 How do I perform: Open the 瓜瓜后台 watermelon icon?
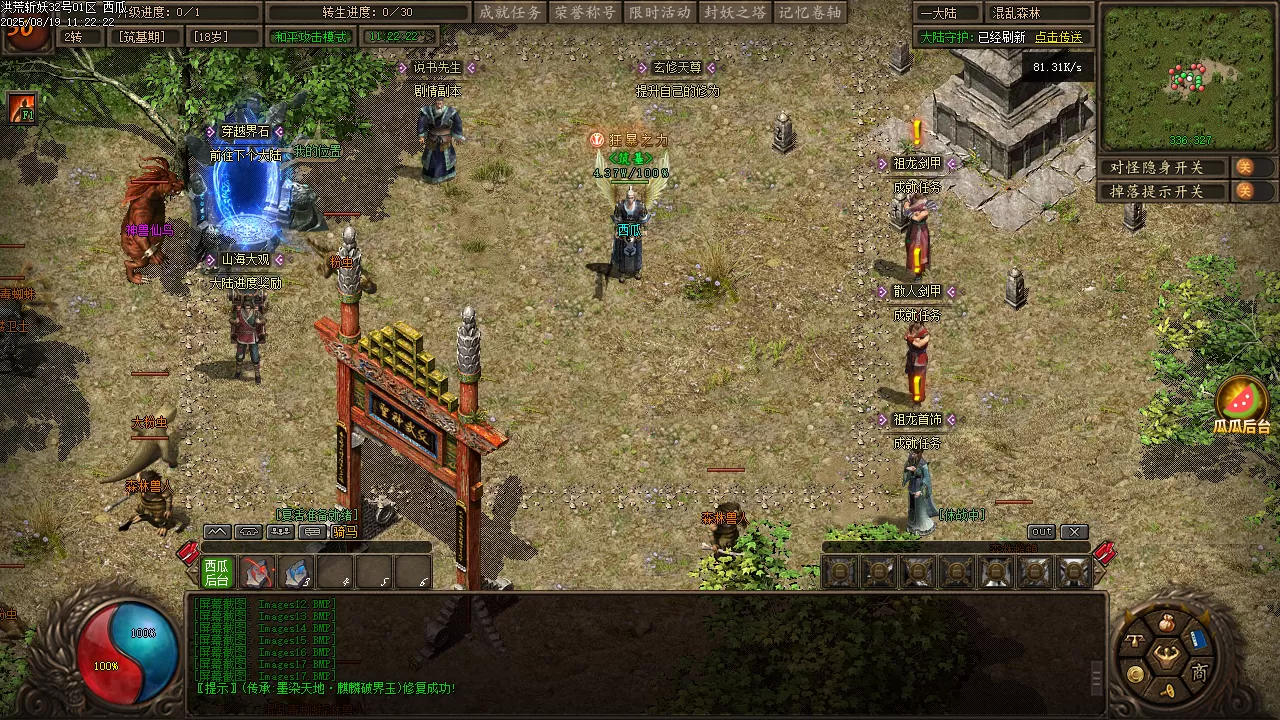coord(1241,402)
